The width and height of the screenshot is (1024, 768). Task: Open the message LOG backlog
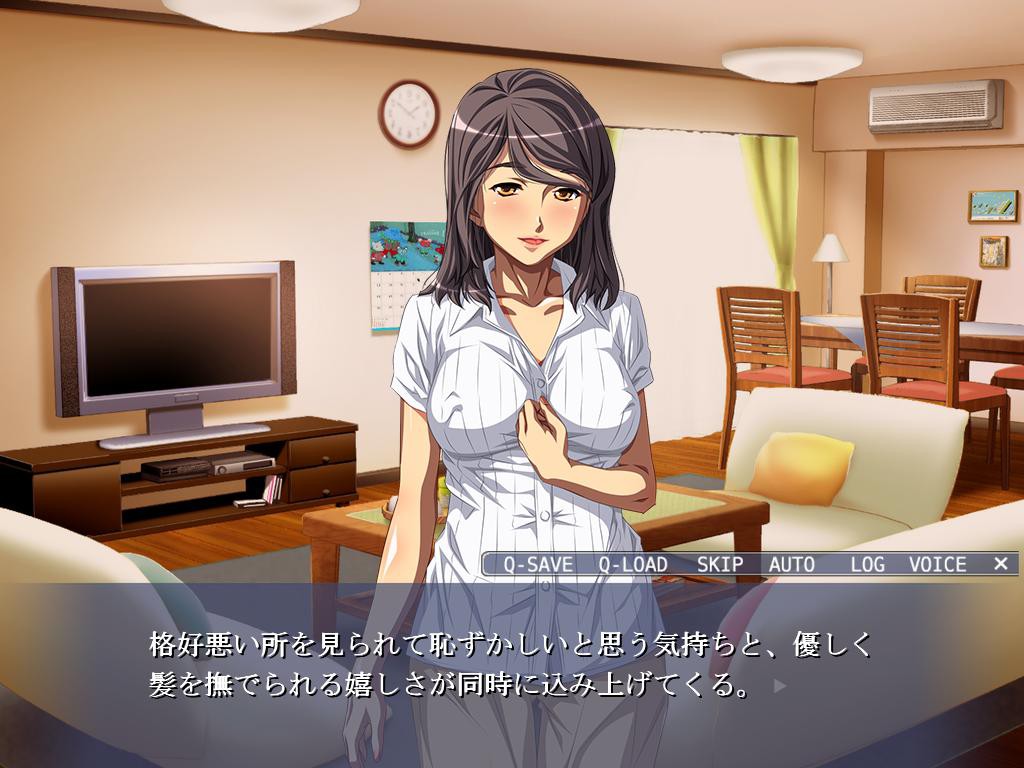868,564
